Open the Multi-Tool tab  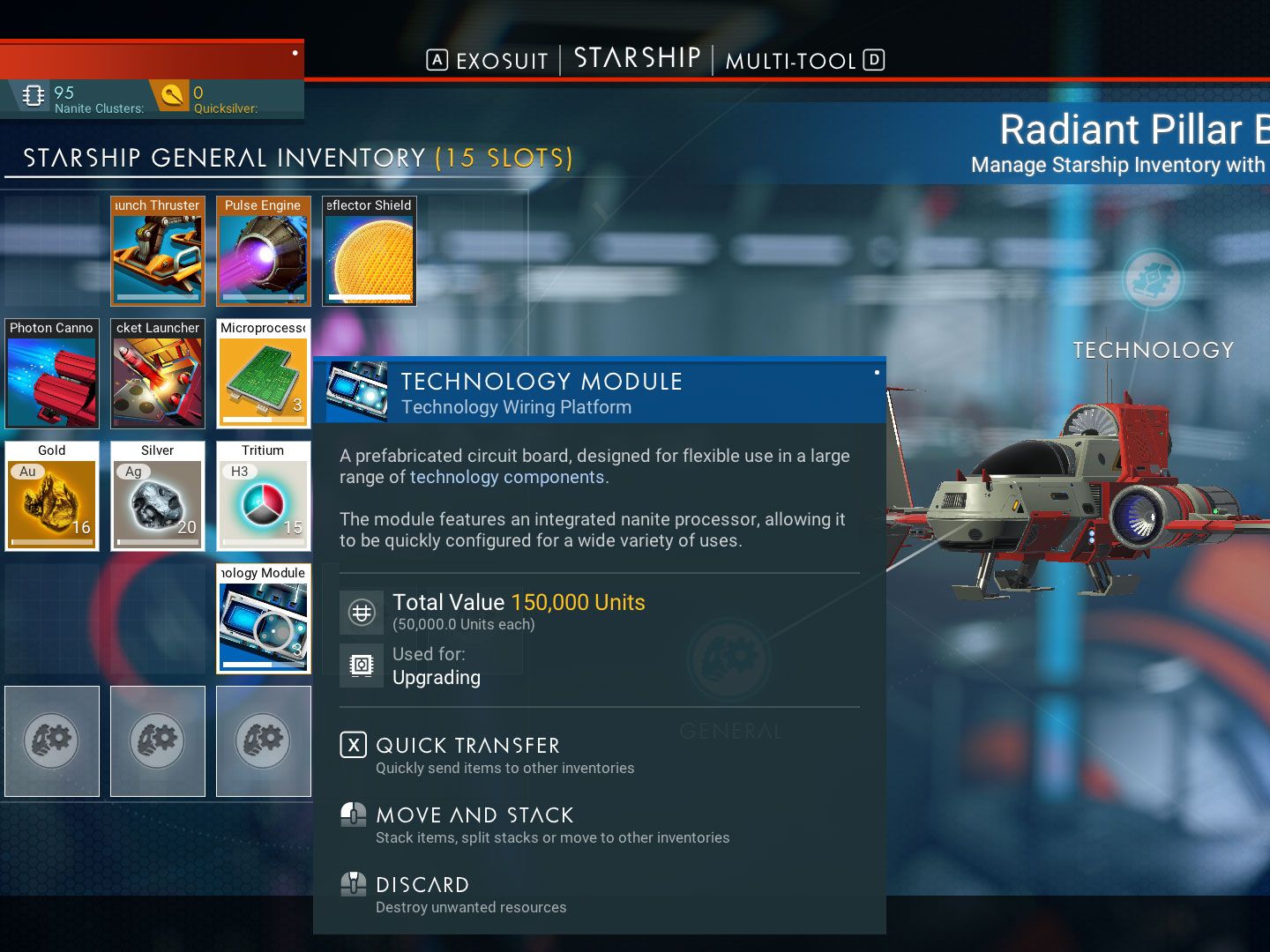point(791,61)
